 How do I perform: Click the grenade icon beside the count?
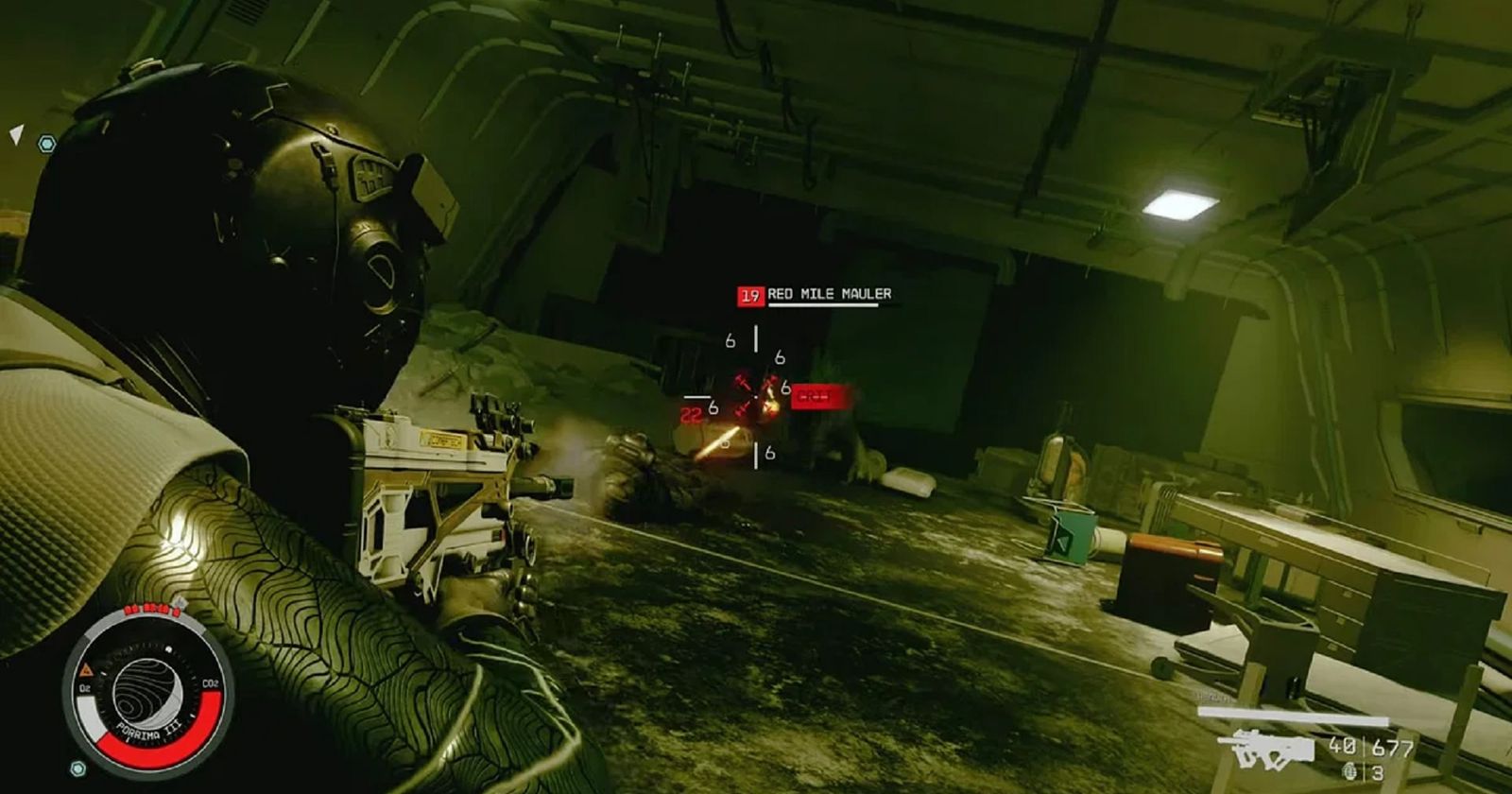(1349, 771)
